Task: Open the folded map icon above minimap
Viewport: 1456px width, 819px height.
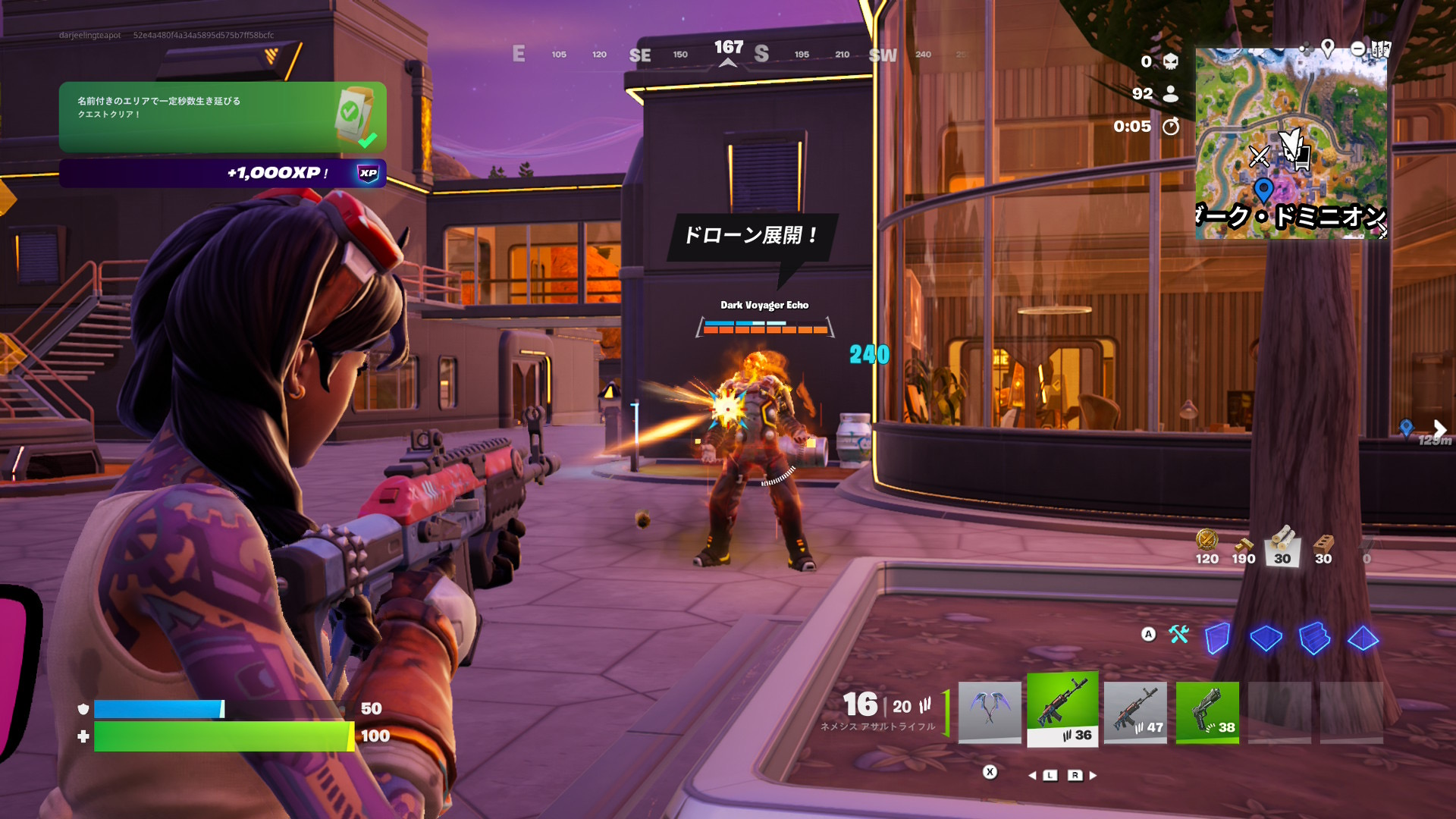Action: click(x=1380, y=49)
